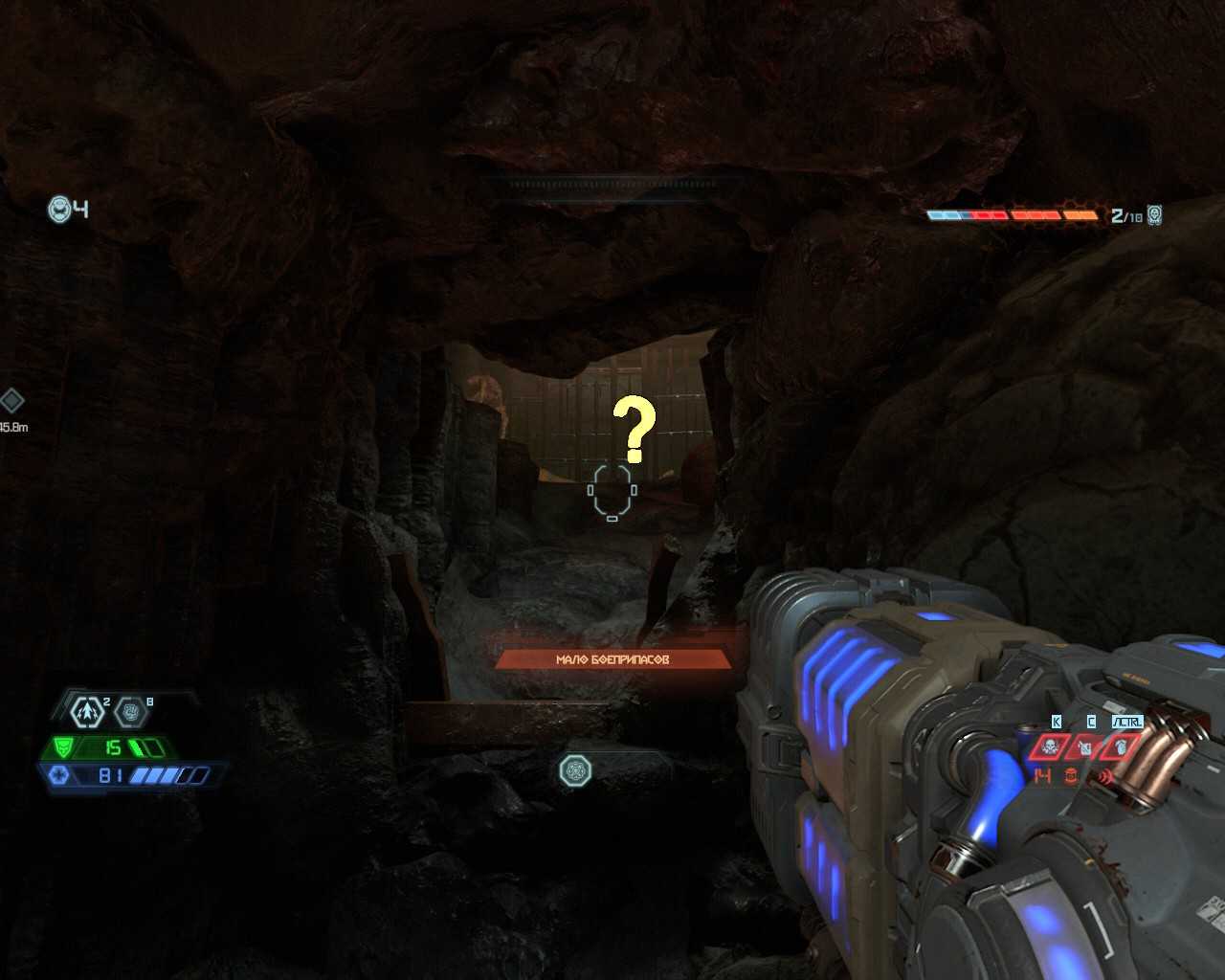Select the demon skull counter icon
Screen dimensions: 1225x980
tap(1155, 215)
